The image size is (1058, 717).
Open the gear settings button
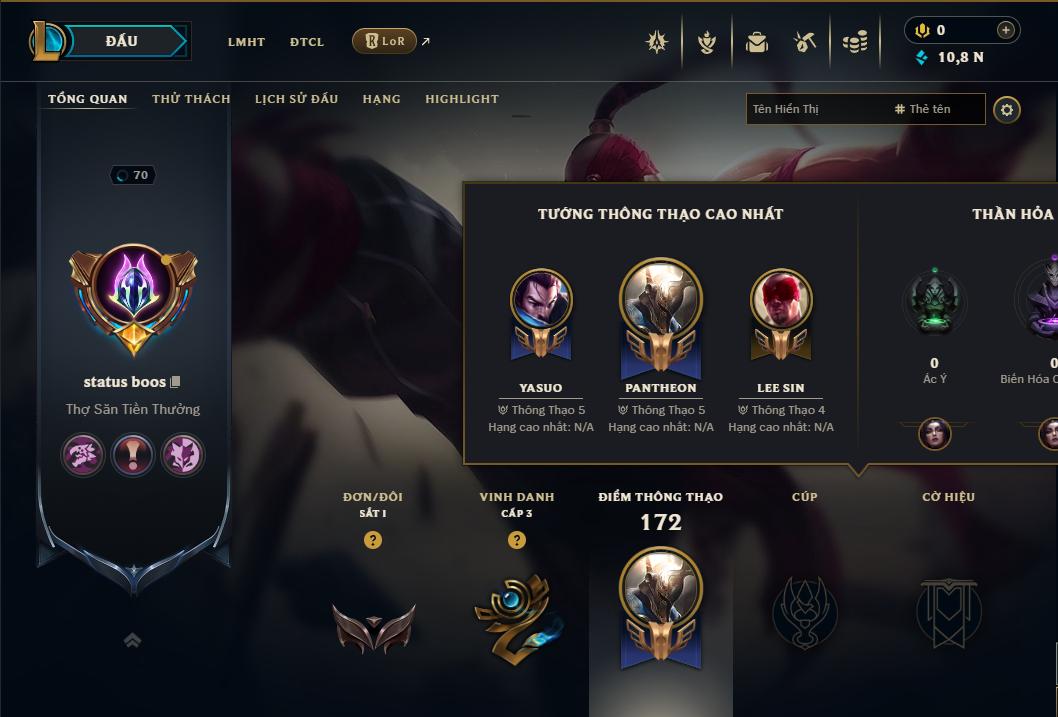click(x=1007, y=109)
